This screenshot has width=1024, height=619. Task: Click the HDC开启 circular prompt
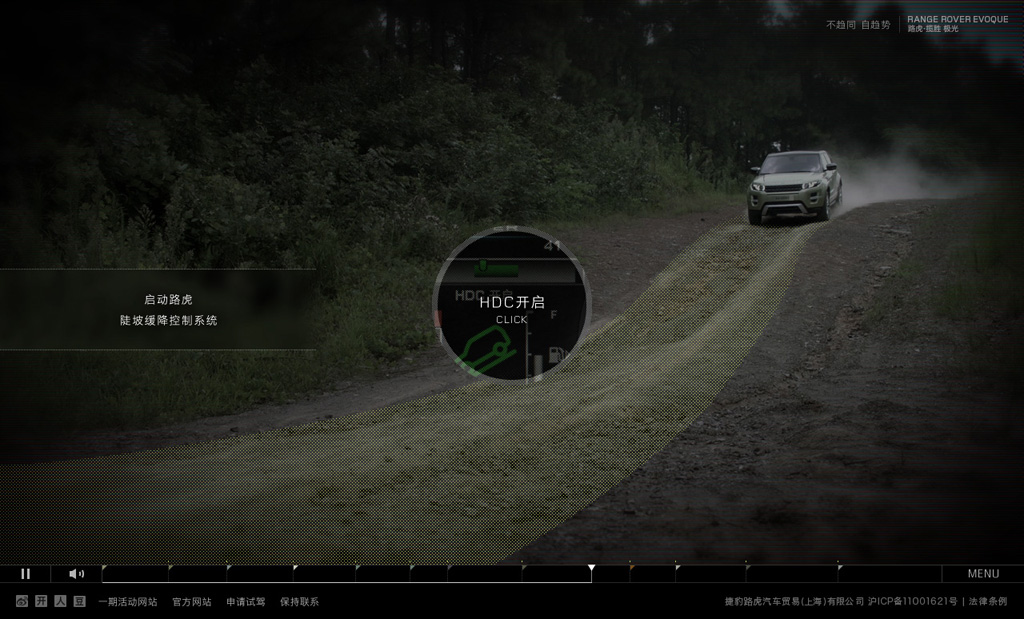pyautogui.click(x=511, y=306)
